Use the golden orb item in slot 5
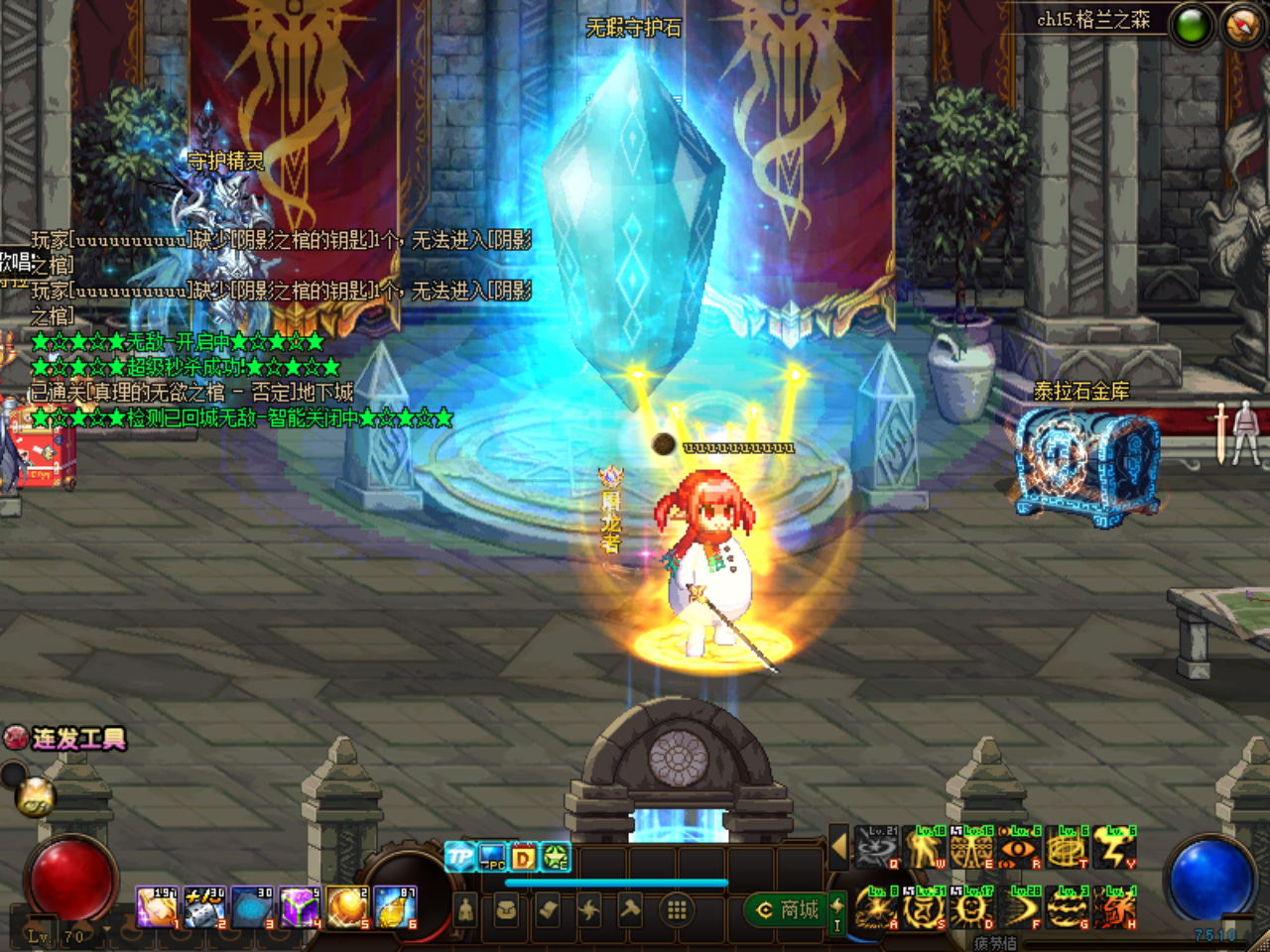 347,907
